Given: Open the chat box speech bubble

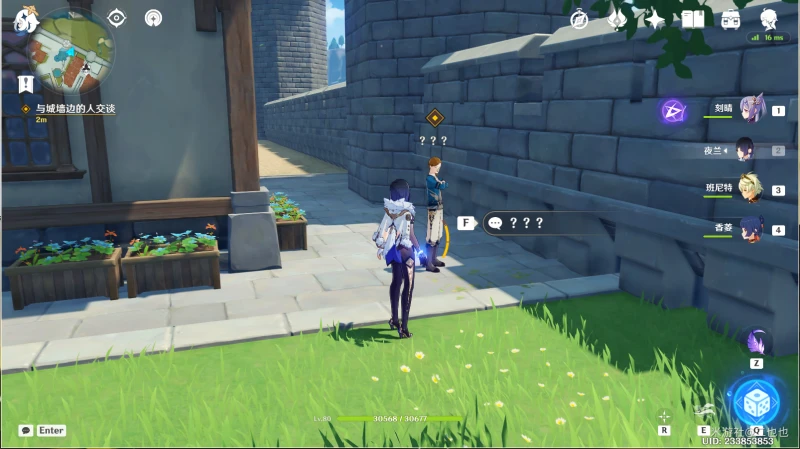Looking at the screenshot, I should pyautogui.click(x=25, y=430).
